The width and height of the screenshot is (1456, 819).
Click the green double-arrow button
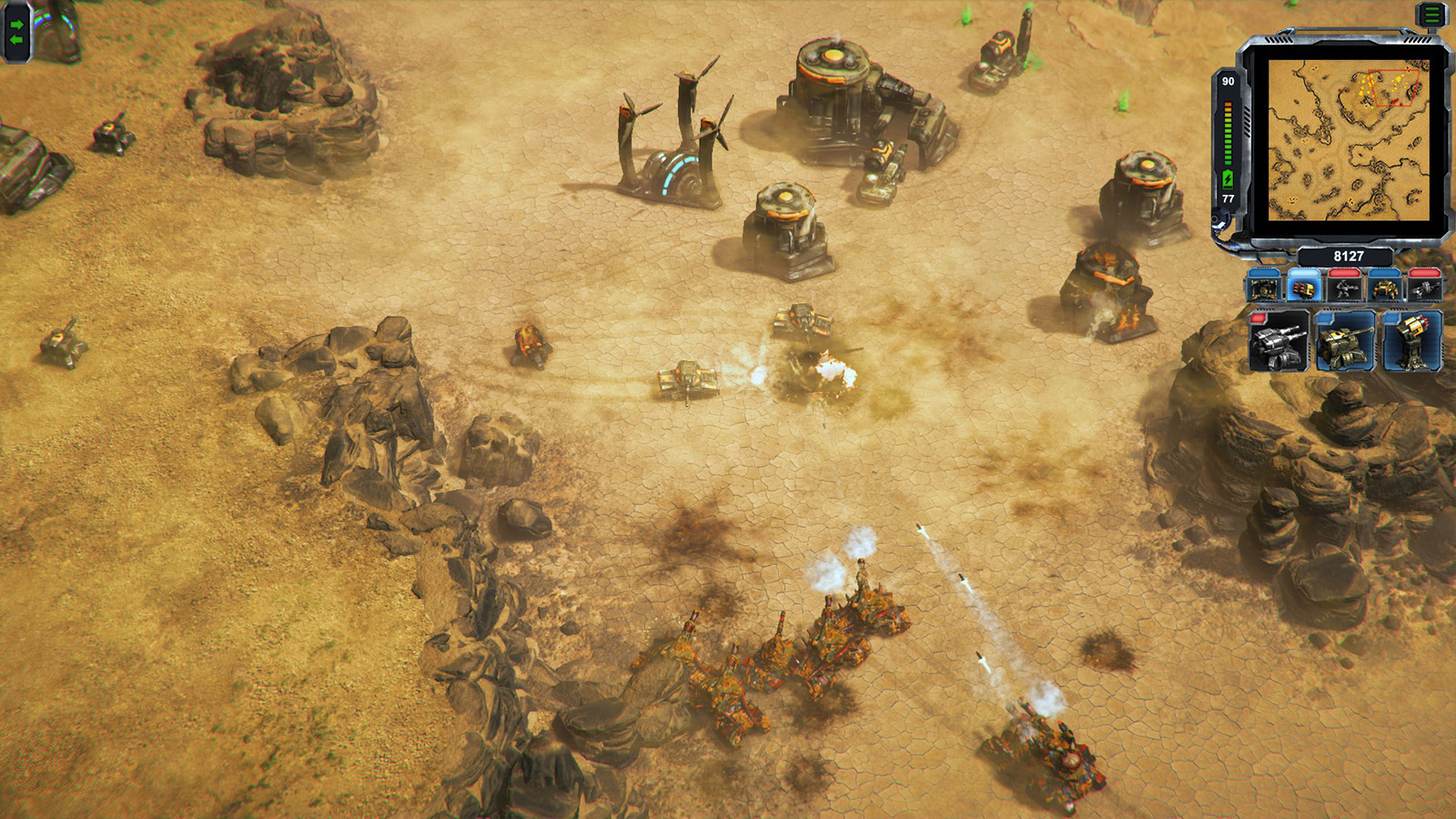coord(16,32)
